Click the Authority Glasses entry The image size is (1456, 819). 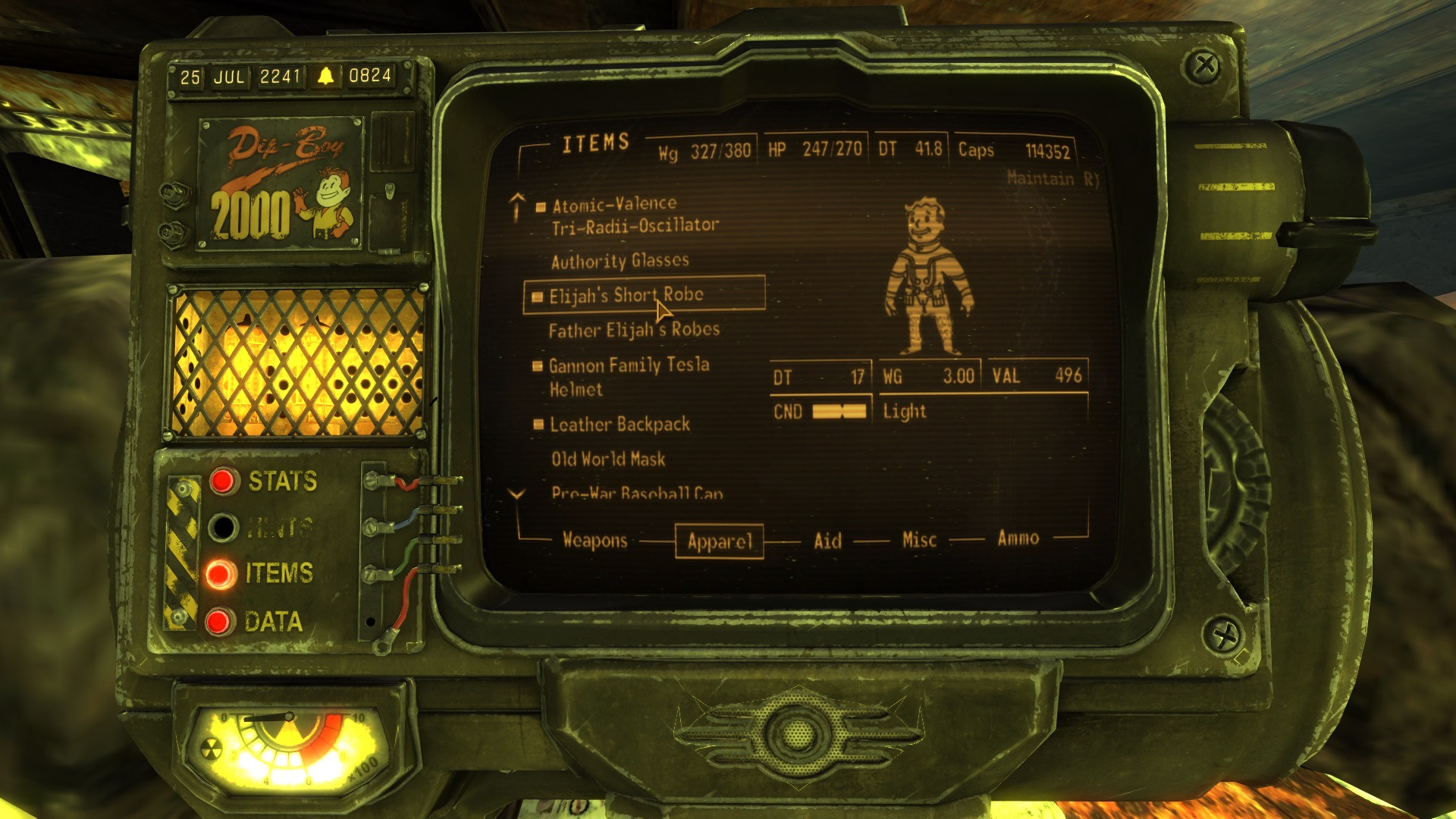pyautogui.click(x=620, y=260)
